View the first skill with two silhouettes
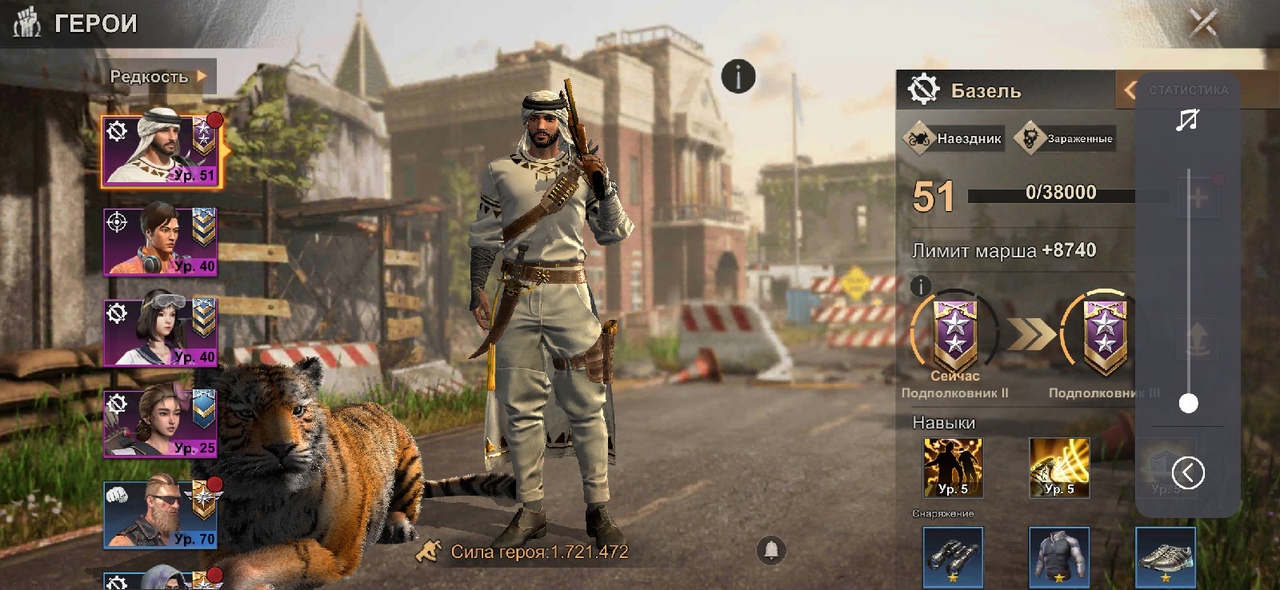The width and height of the screenshot is (1280, 590). [x=952, y=468]
